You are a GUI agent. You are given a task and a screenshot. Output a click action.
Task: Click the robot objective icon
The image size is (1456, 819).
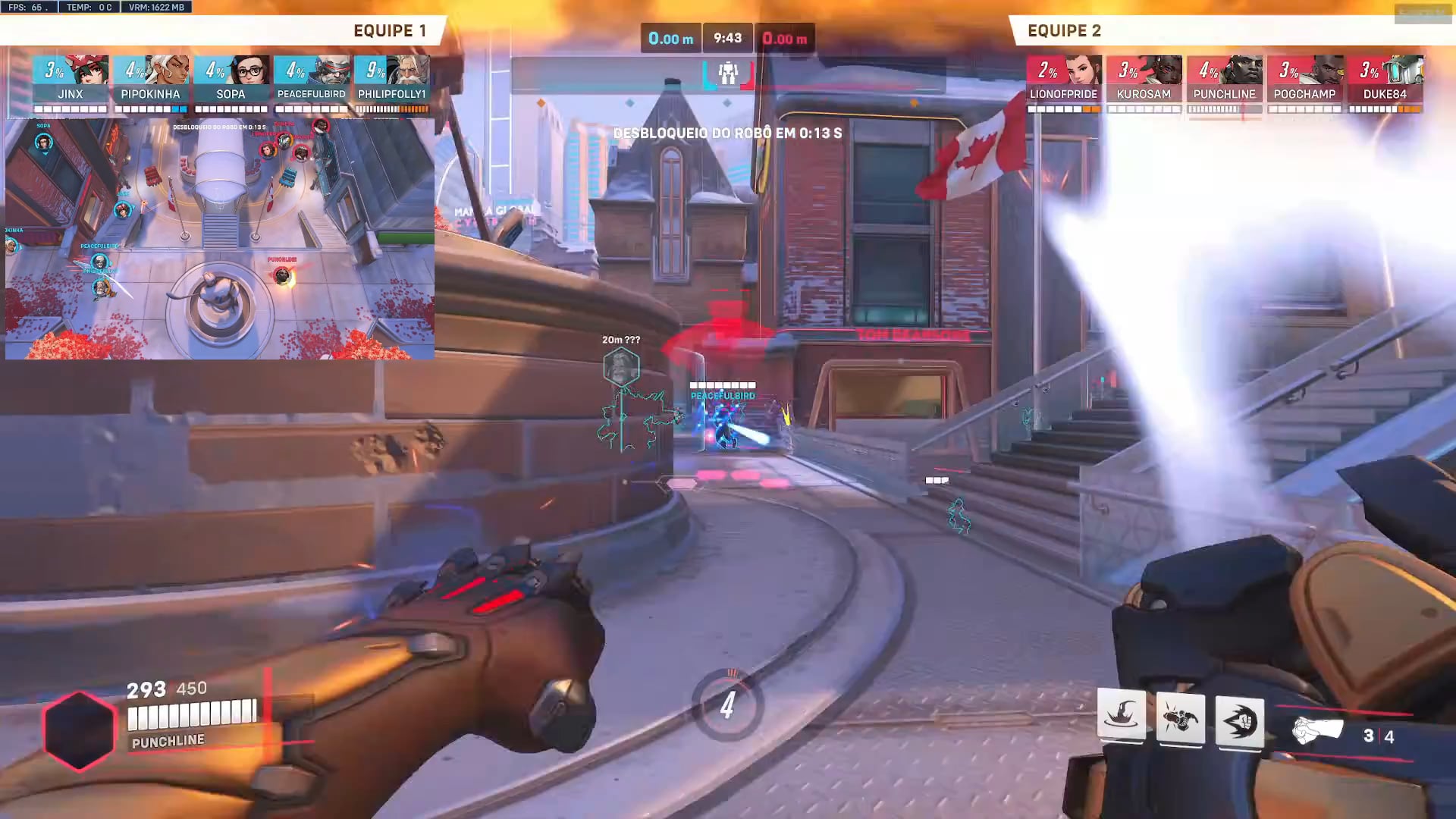[728, 74]
